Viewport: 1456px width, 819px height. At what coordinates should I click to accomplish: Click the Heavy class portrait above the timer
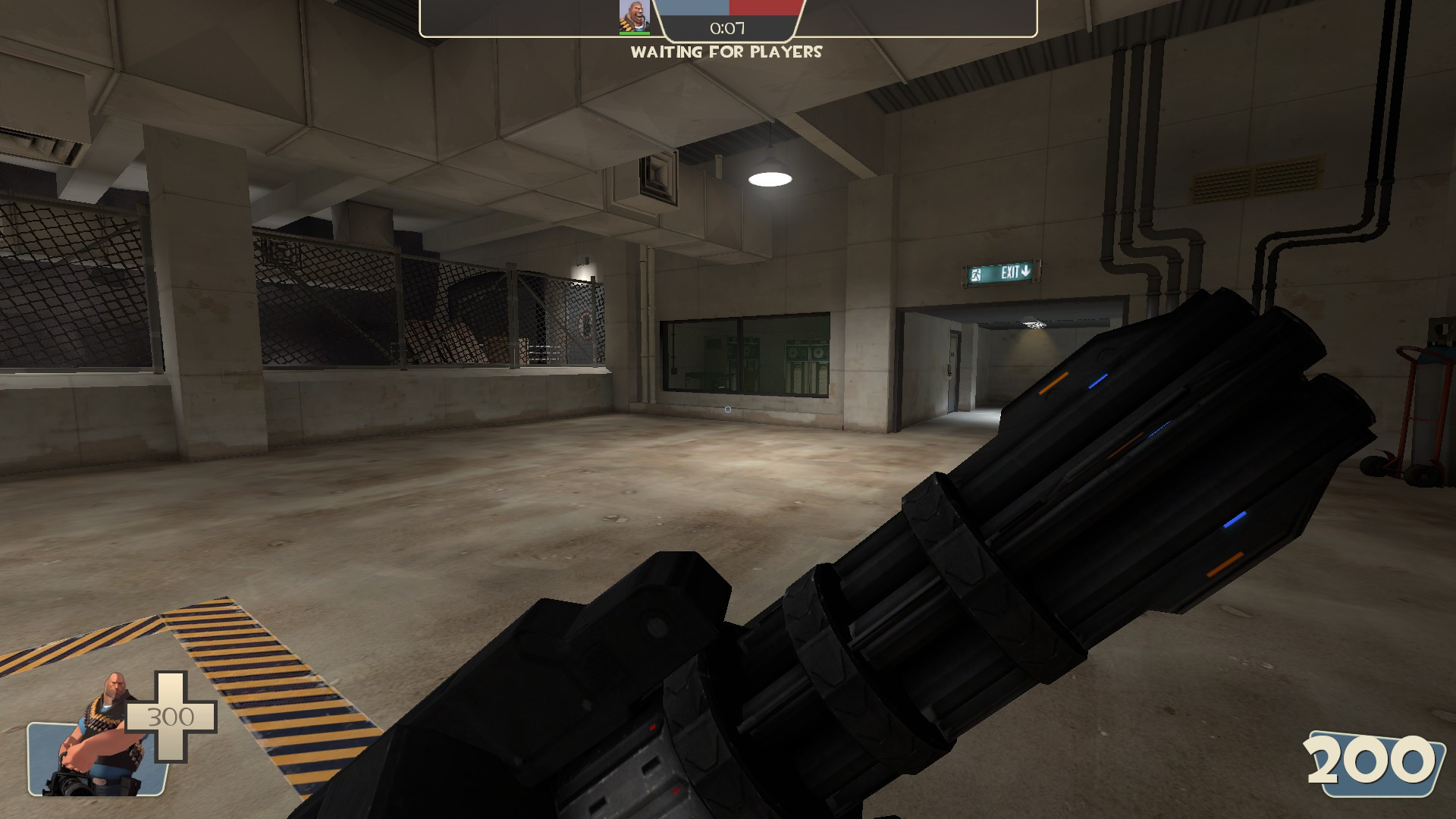[x=634, y=17]
